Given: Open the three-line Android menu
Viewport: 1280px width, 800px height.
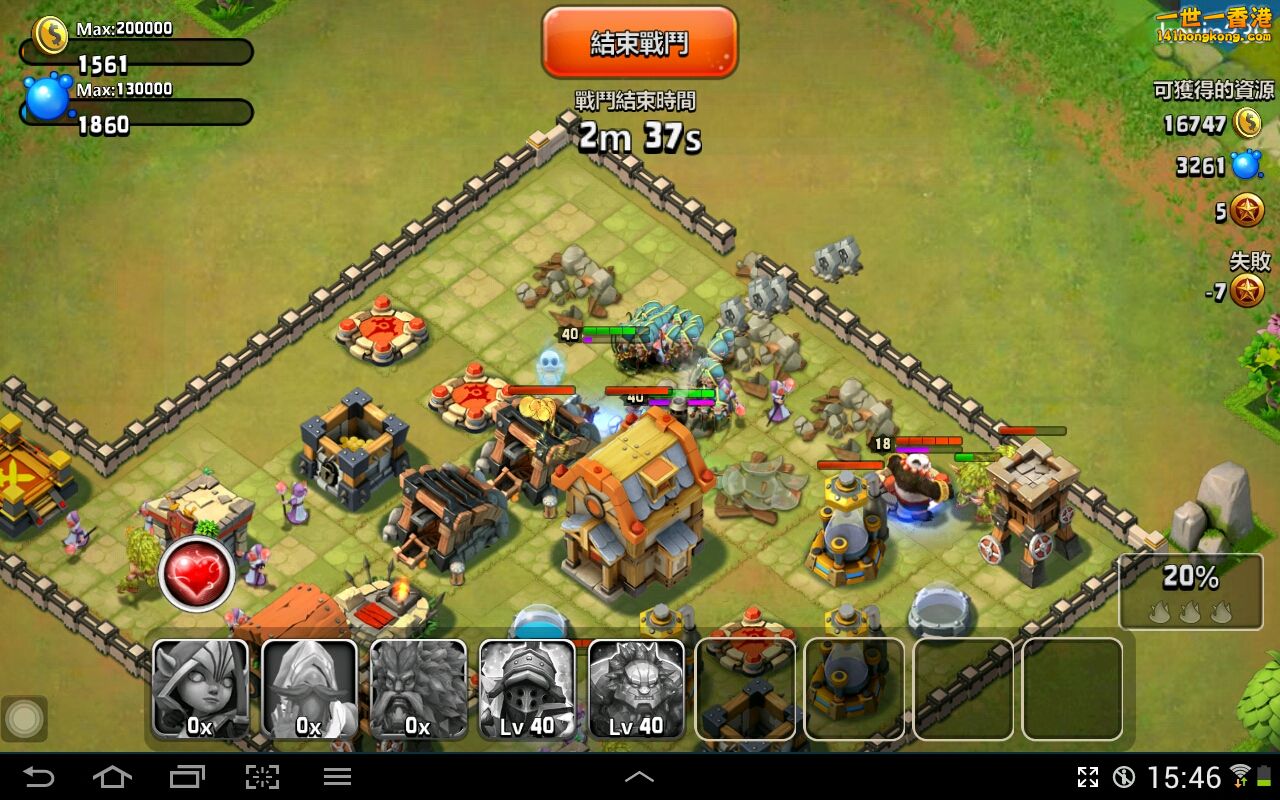Looking at the screenshot, I should 337,776.
